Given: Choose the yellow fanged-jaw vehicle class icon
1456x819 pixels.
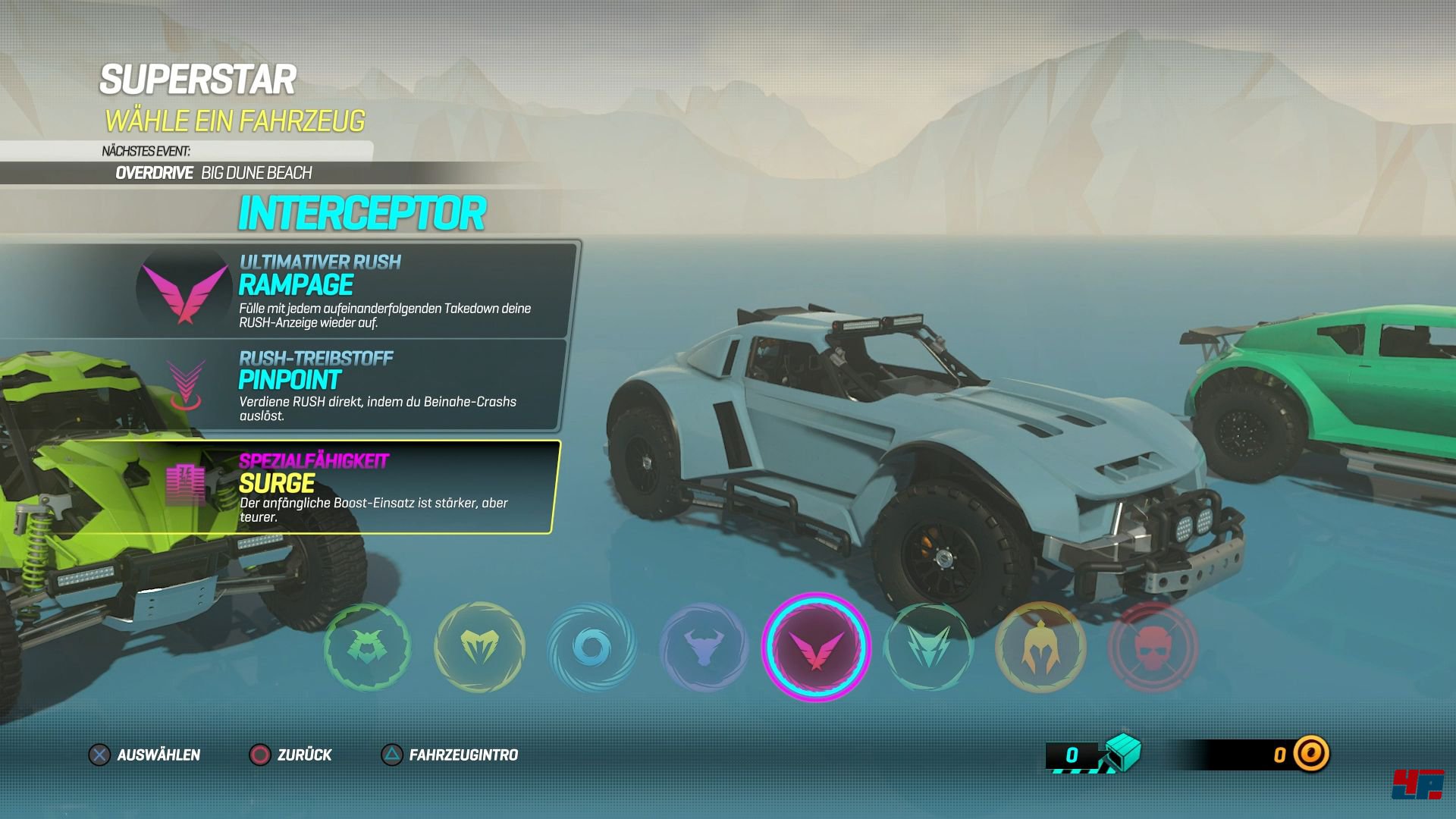Looking at the screenshot, I should coord(479,647).
